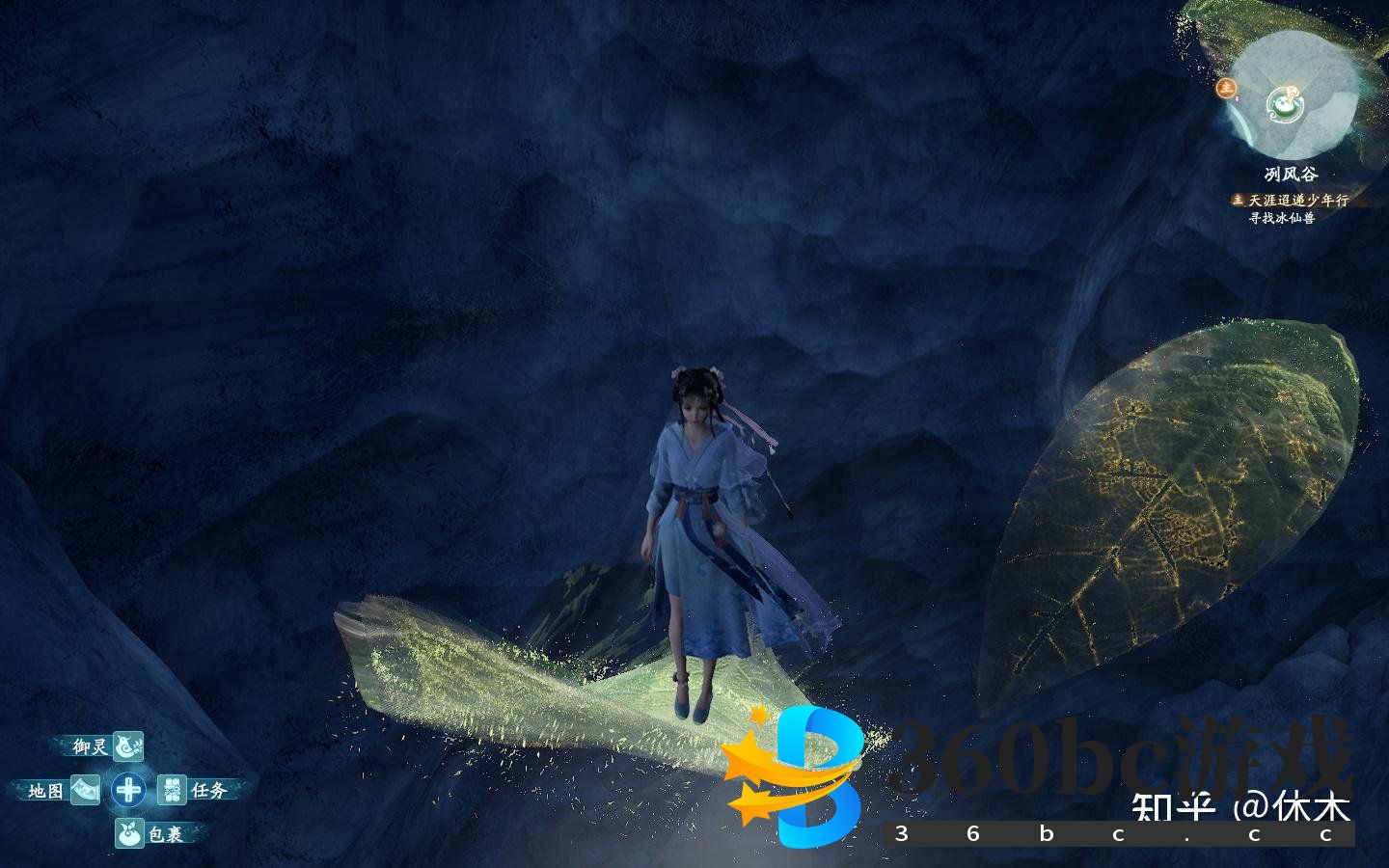Click the circular minimap
Screen dimensions: 1389x868
[1290, 96]
